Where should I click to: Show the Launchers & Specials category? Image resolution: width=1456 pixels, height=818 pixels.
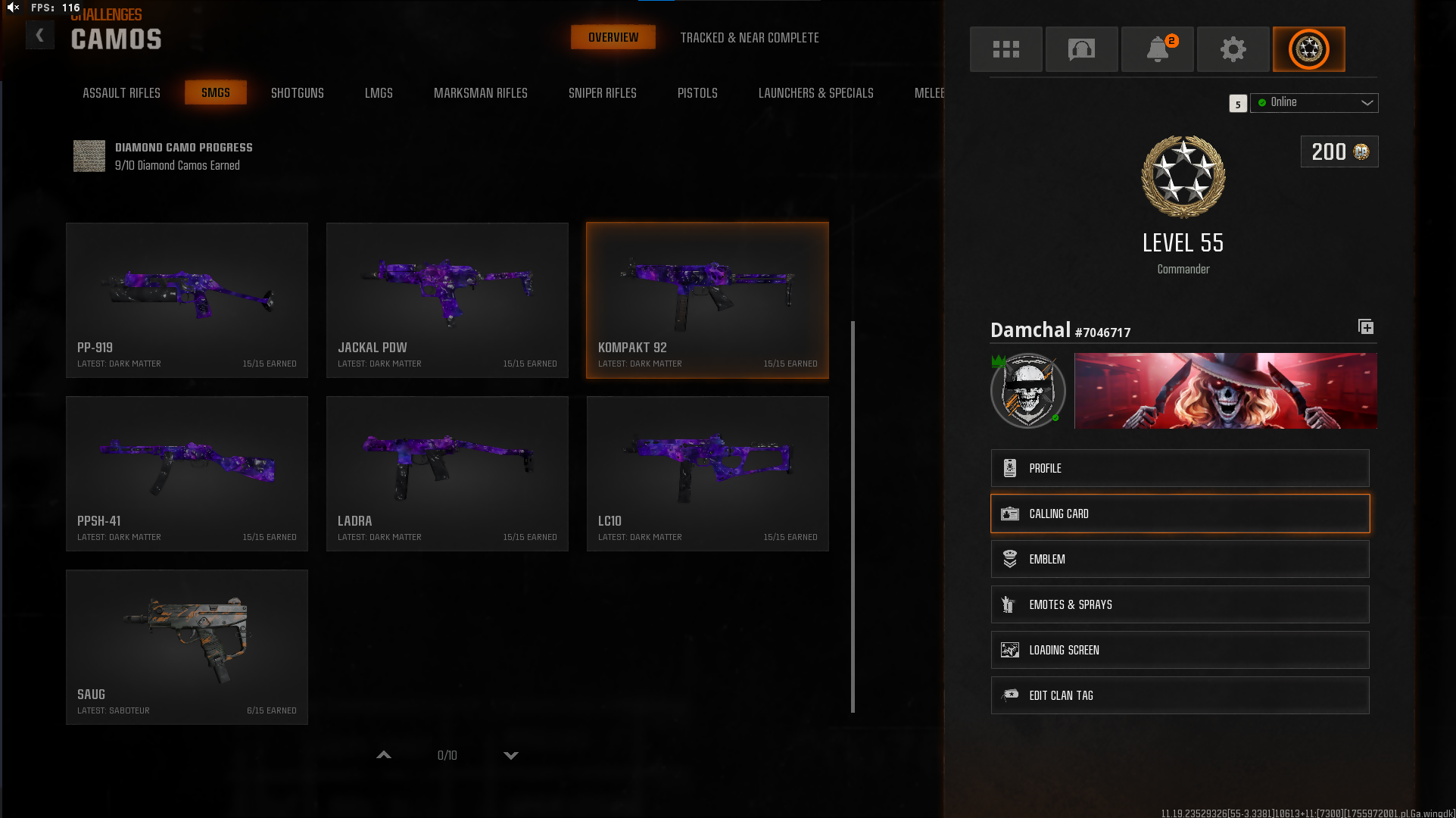tap(815, 93)
